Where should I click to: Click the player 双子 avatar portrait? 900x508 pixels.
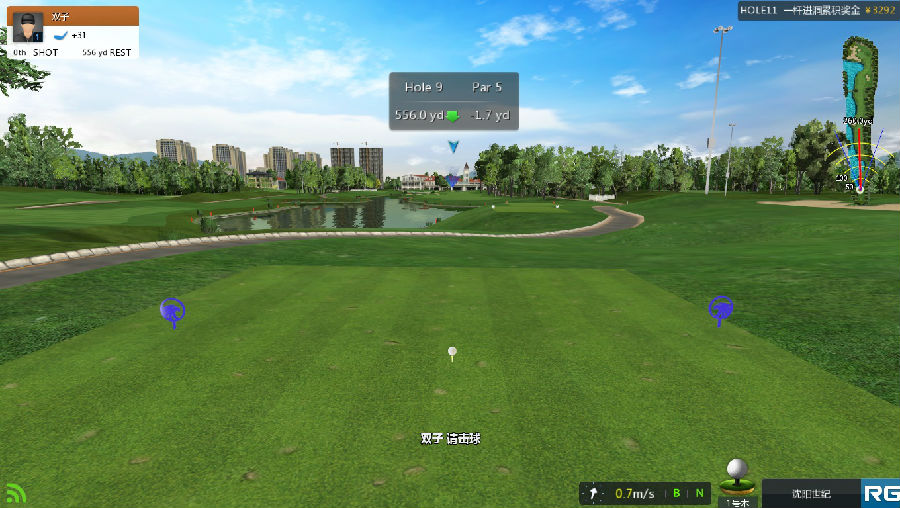(x=29, y=26)
